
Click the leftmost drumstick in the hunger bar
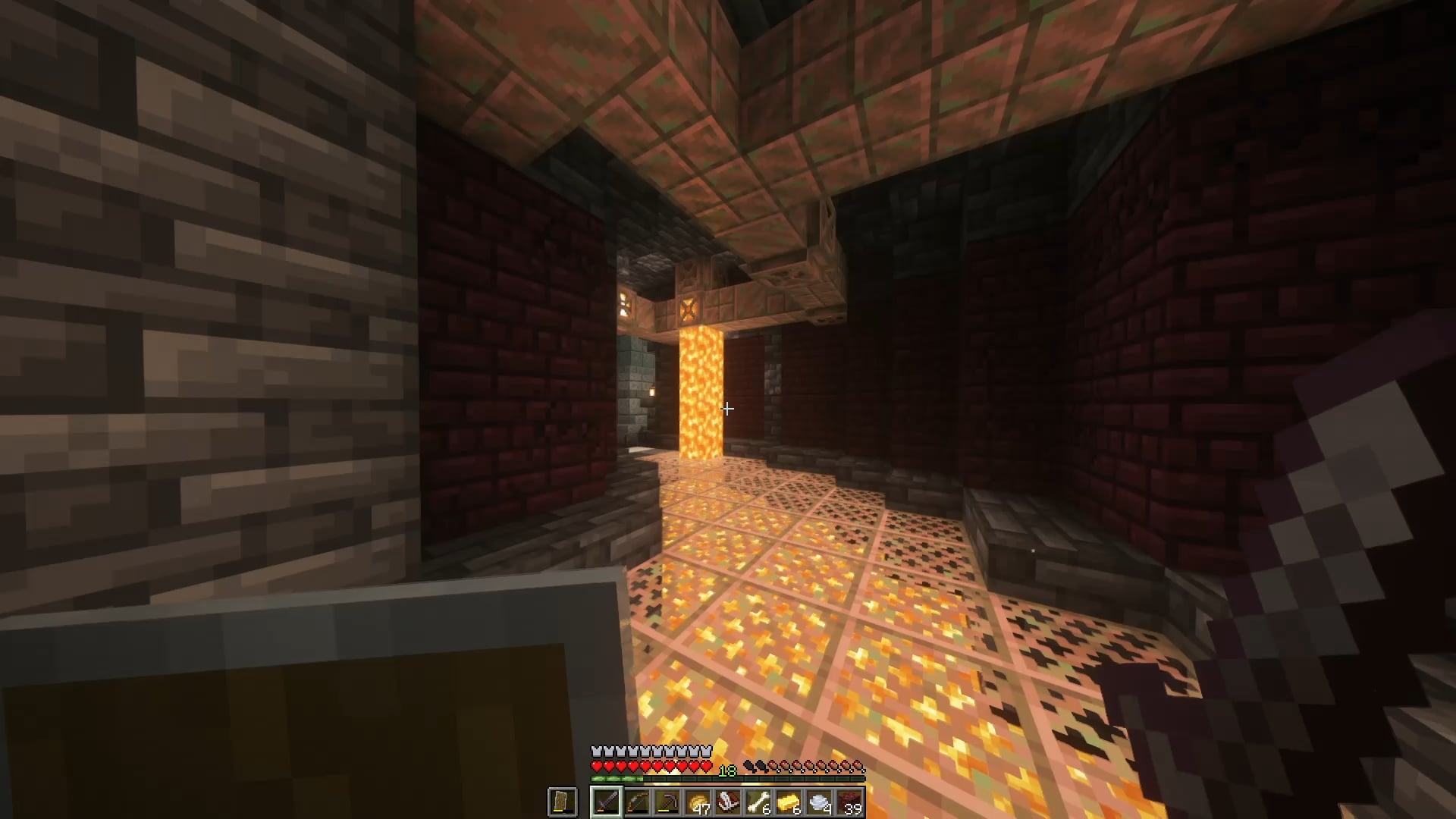(749, 765)
